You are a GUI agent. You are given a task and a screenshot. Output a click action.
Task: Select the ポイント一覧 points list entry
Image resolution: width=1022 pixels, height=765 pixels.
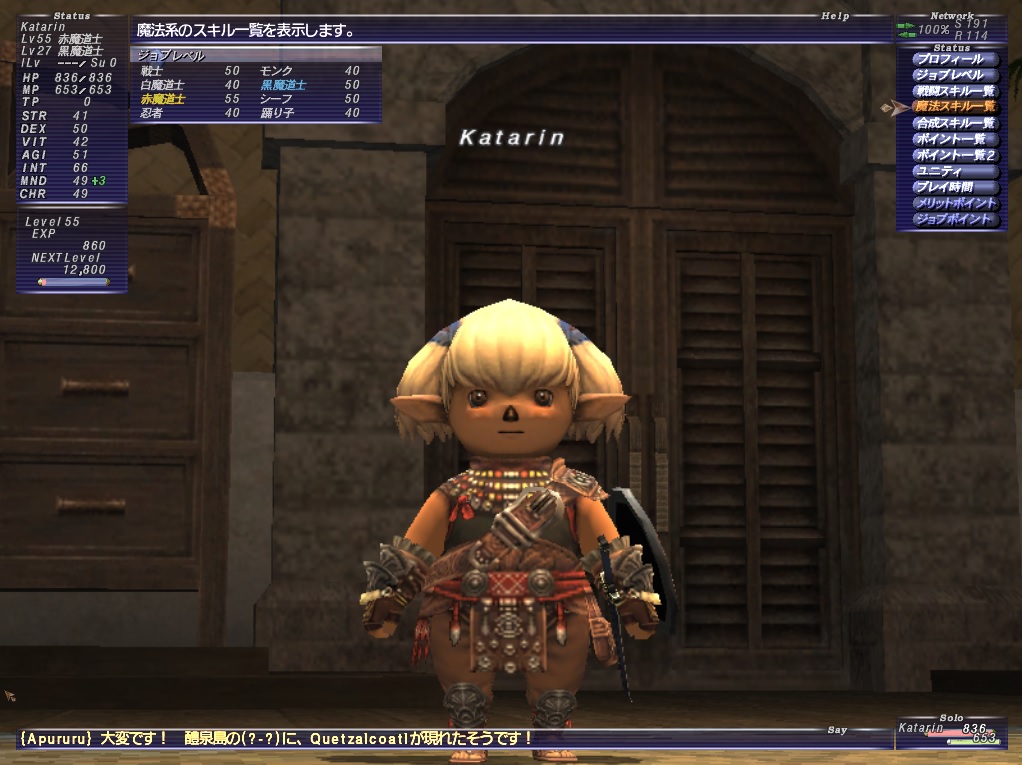click(950, 139)
